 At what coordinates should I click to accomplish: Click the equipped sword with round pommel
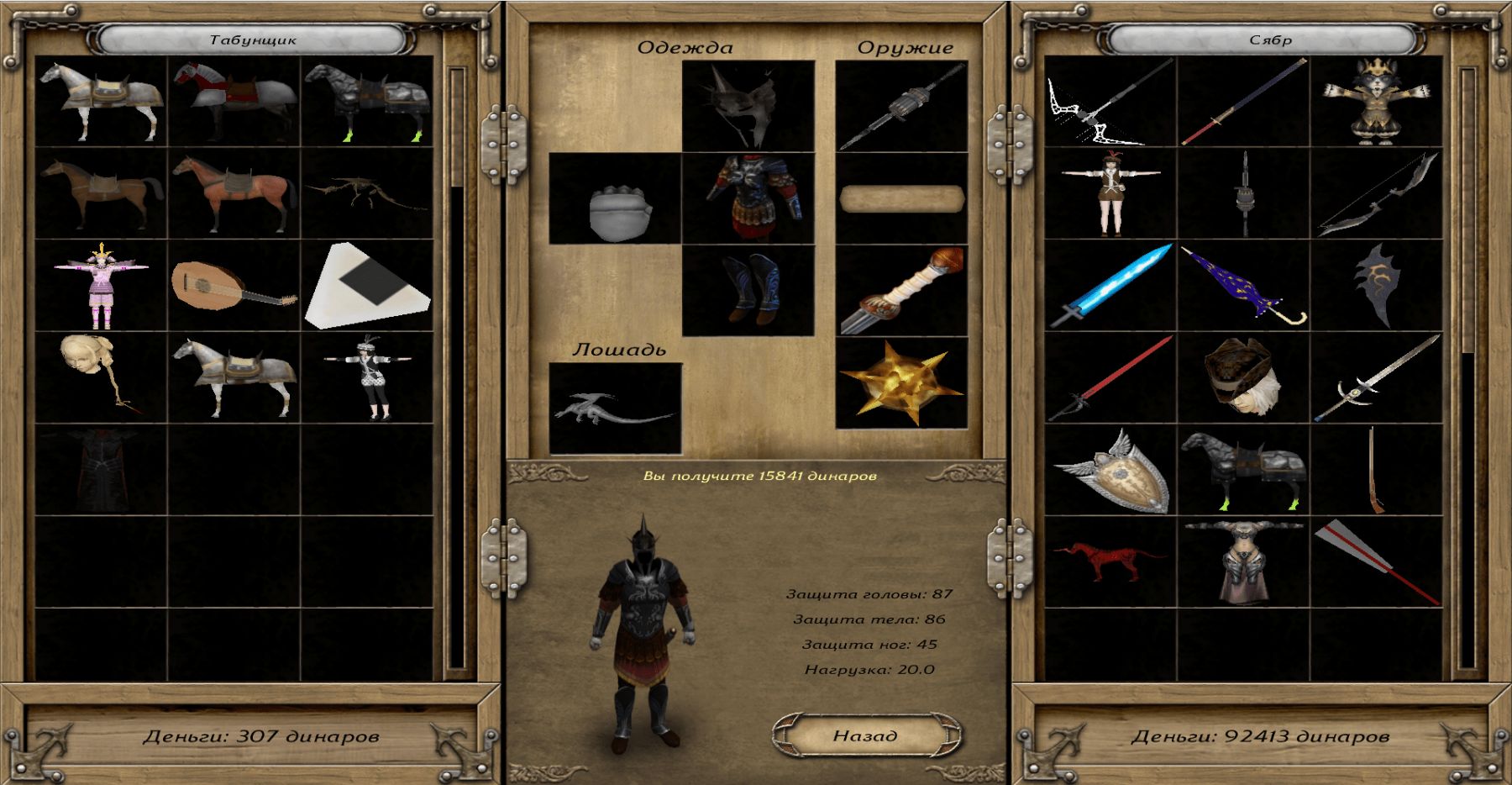(901, 291)
